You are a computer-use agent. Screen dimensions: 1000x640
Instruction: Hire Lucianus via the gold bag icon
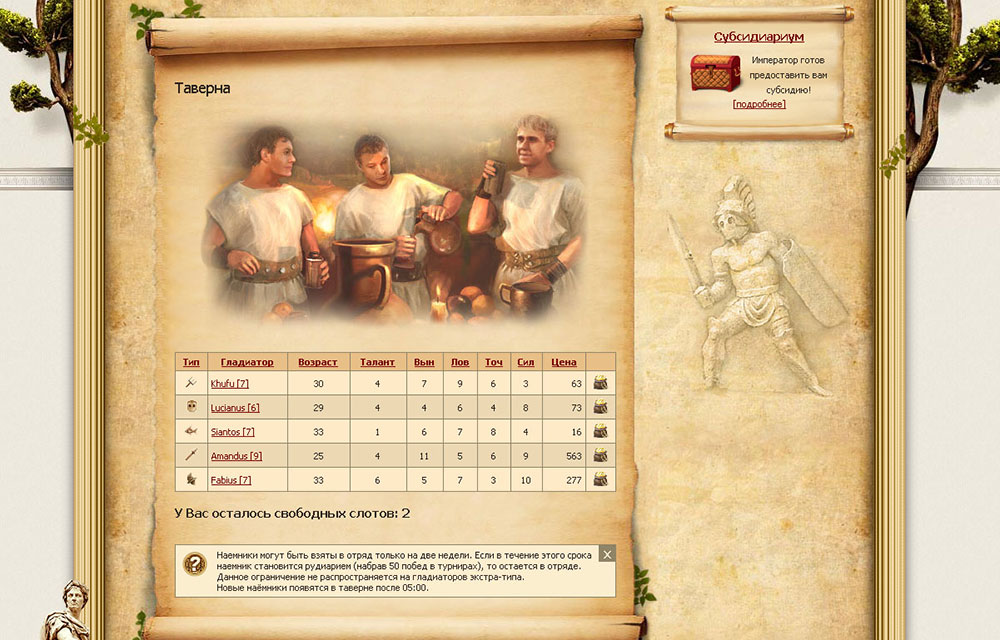pos(600,407)
